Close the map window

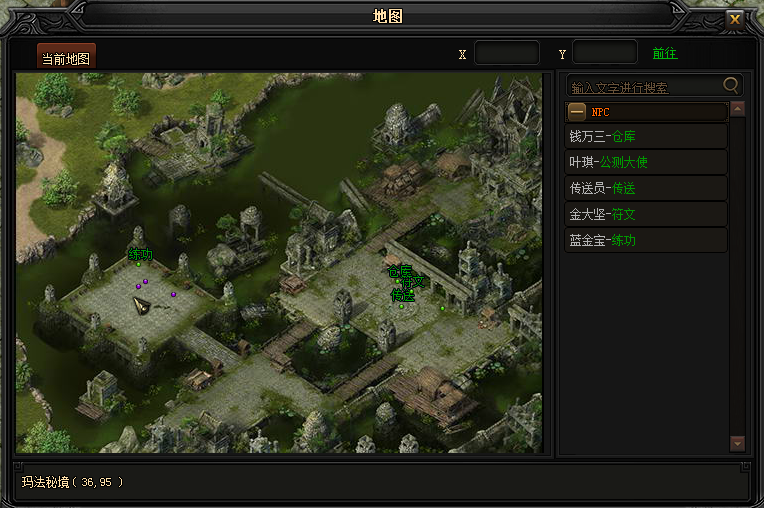(x=735, y=19)
